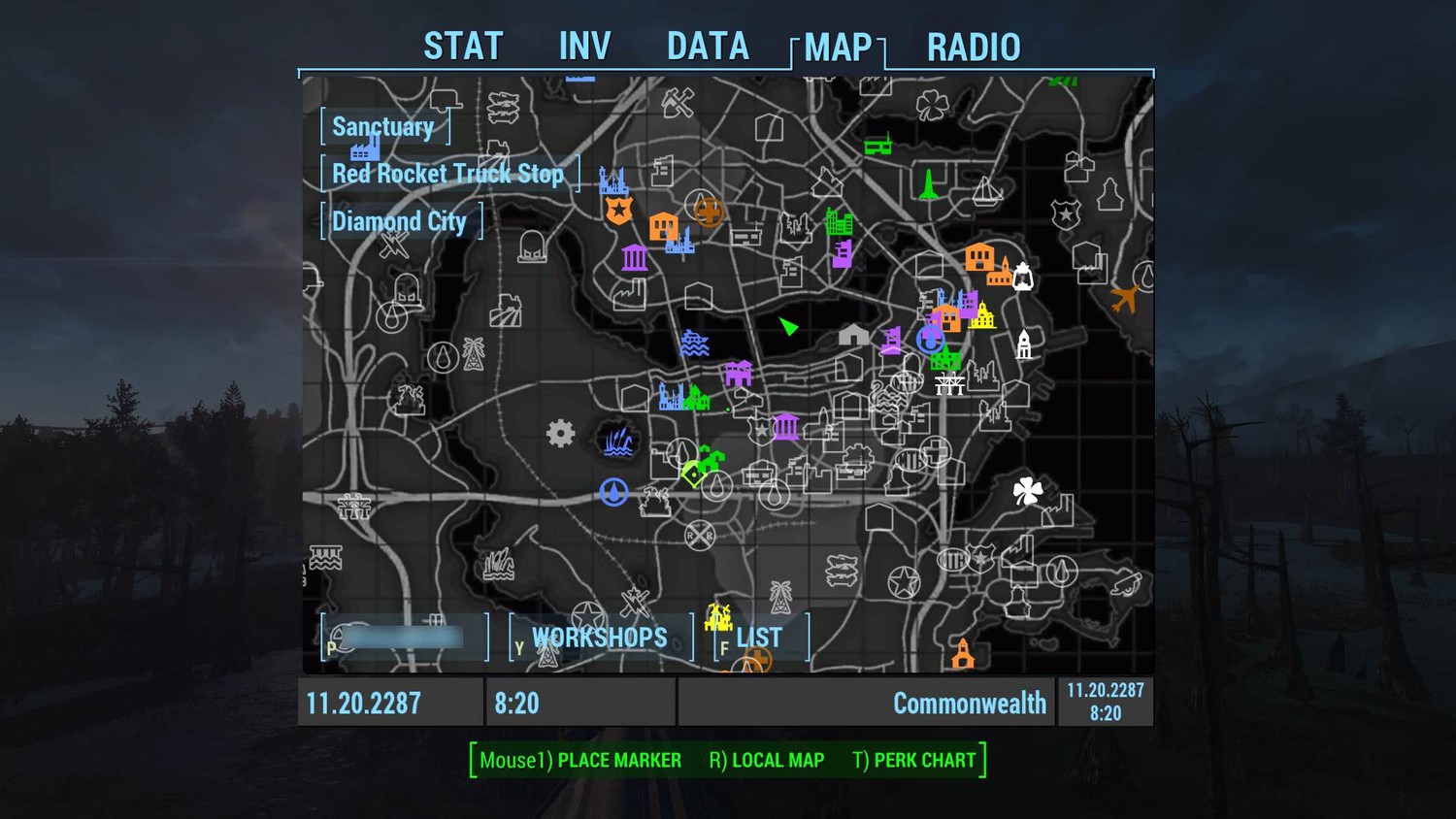Screen dimensions: 1456x819
Task: Click the gray gear map marker
Action: point(560,433)
